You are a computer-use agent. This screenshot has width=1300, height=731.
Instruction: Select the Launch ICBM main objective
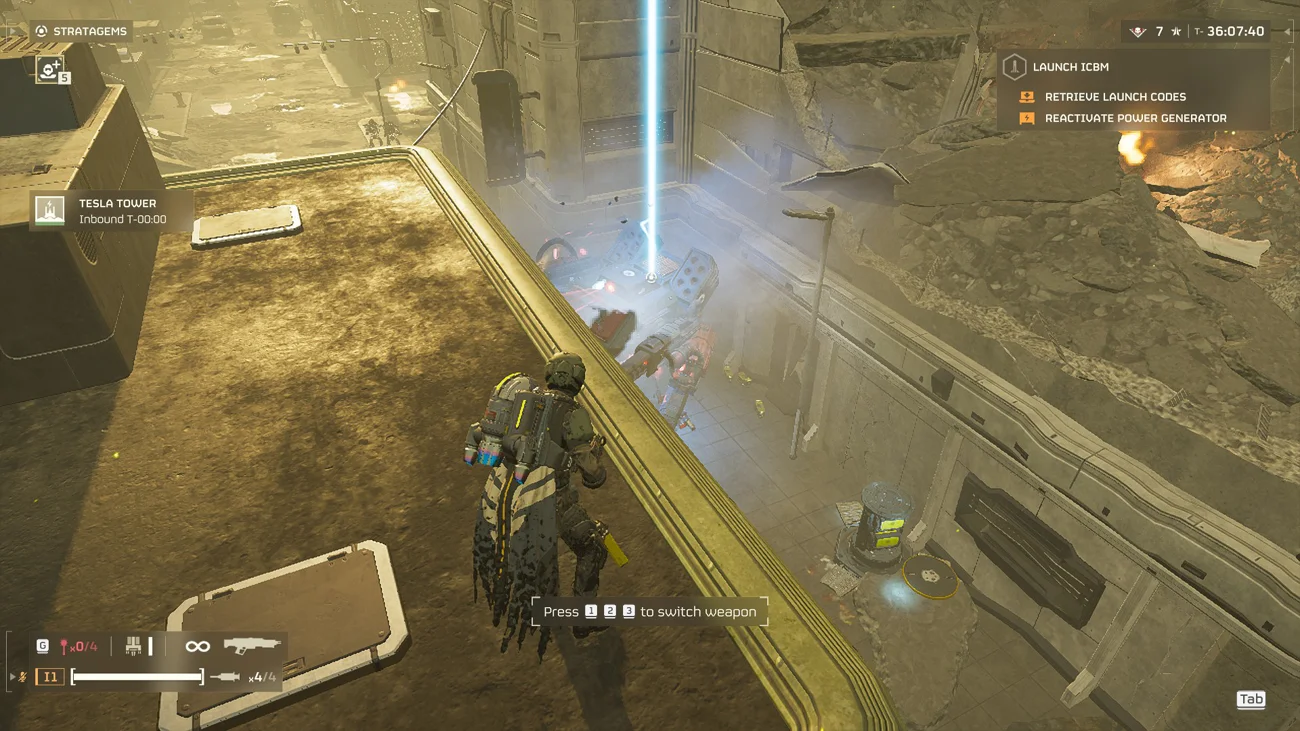tap(1070, 67)
